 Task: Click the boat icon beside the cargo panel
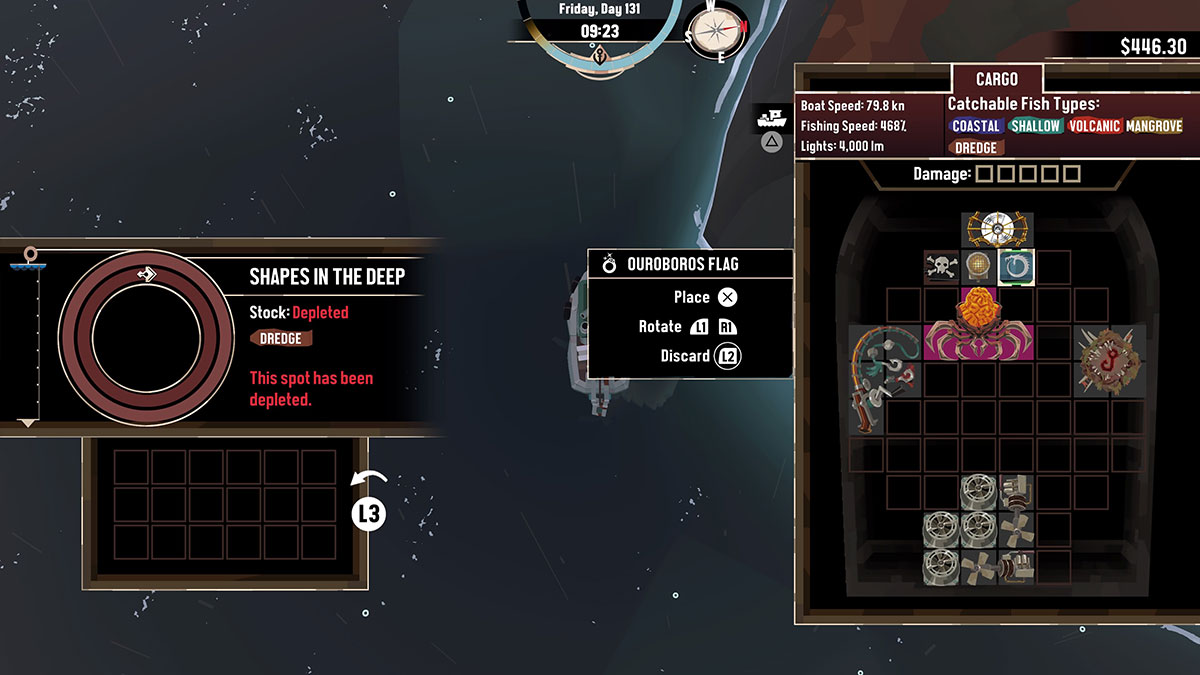(771, 119)
